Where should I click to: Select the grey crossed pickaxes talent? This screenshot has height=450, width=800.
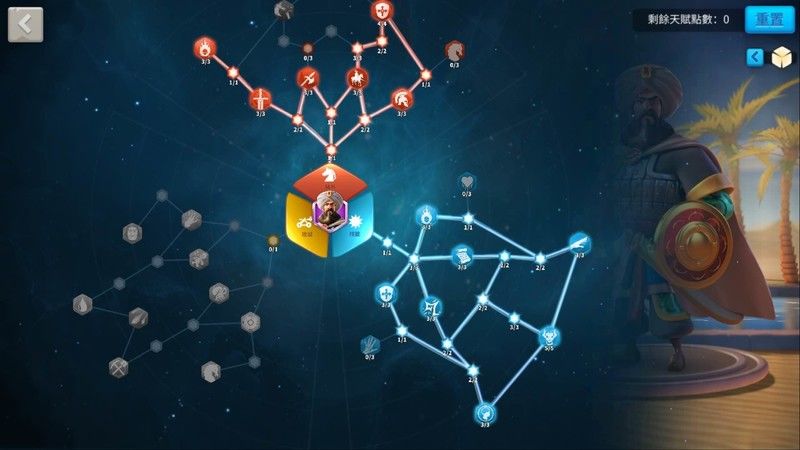pos(119,366)
